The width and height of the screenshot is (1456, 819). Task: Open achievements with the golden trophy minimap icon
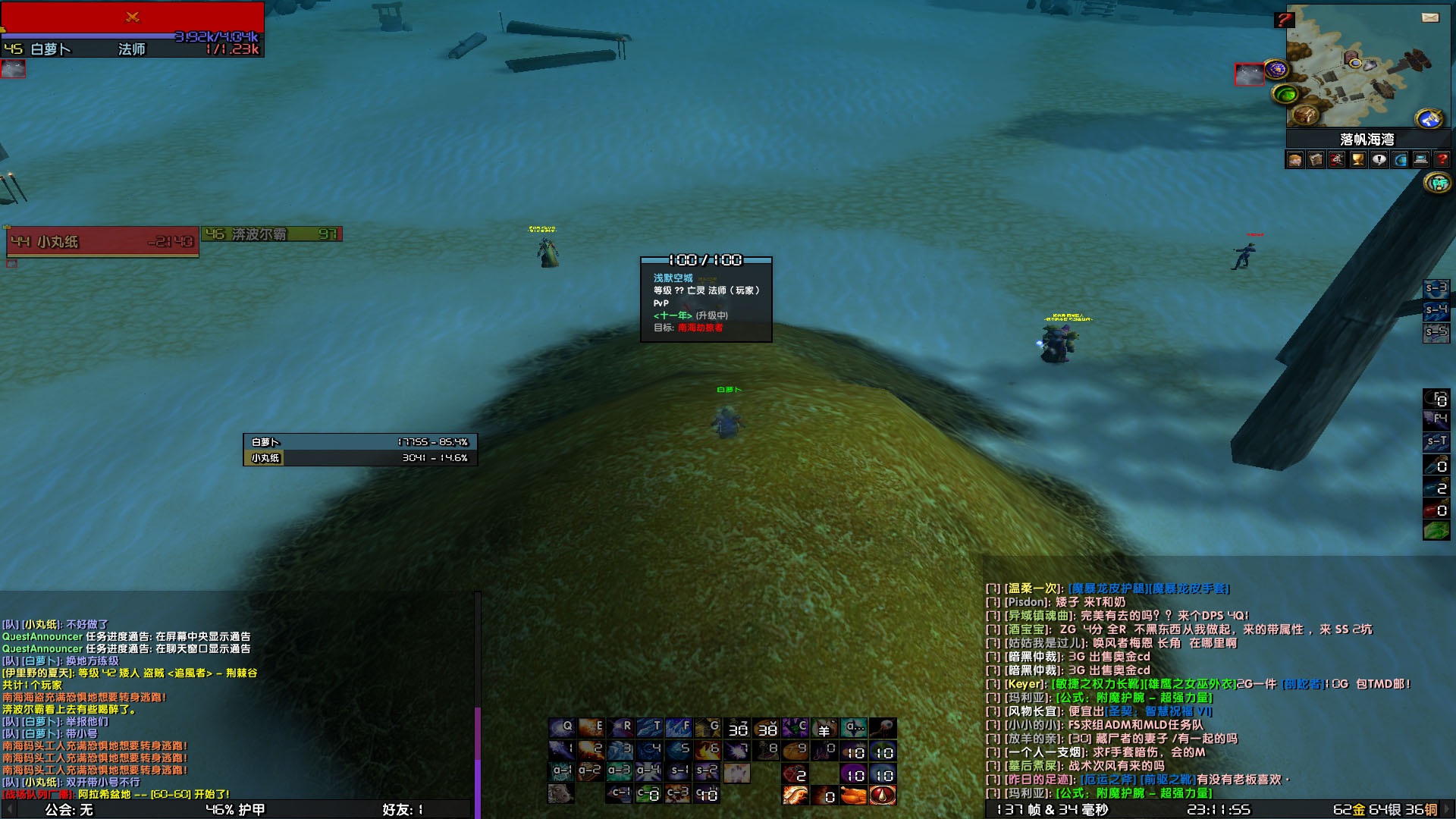tap(1357, 159)
